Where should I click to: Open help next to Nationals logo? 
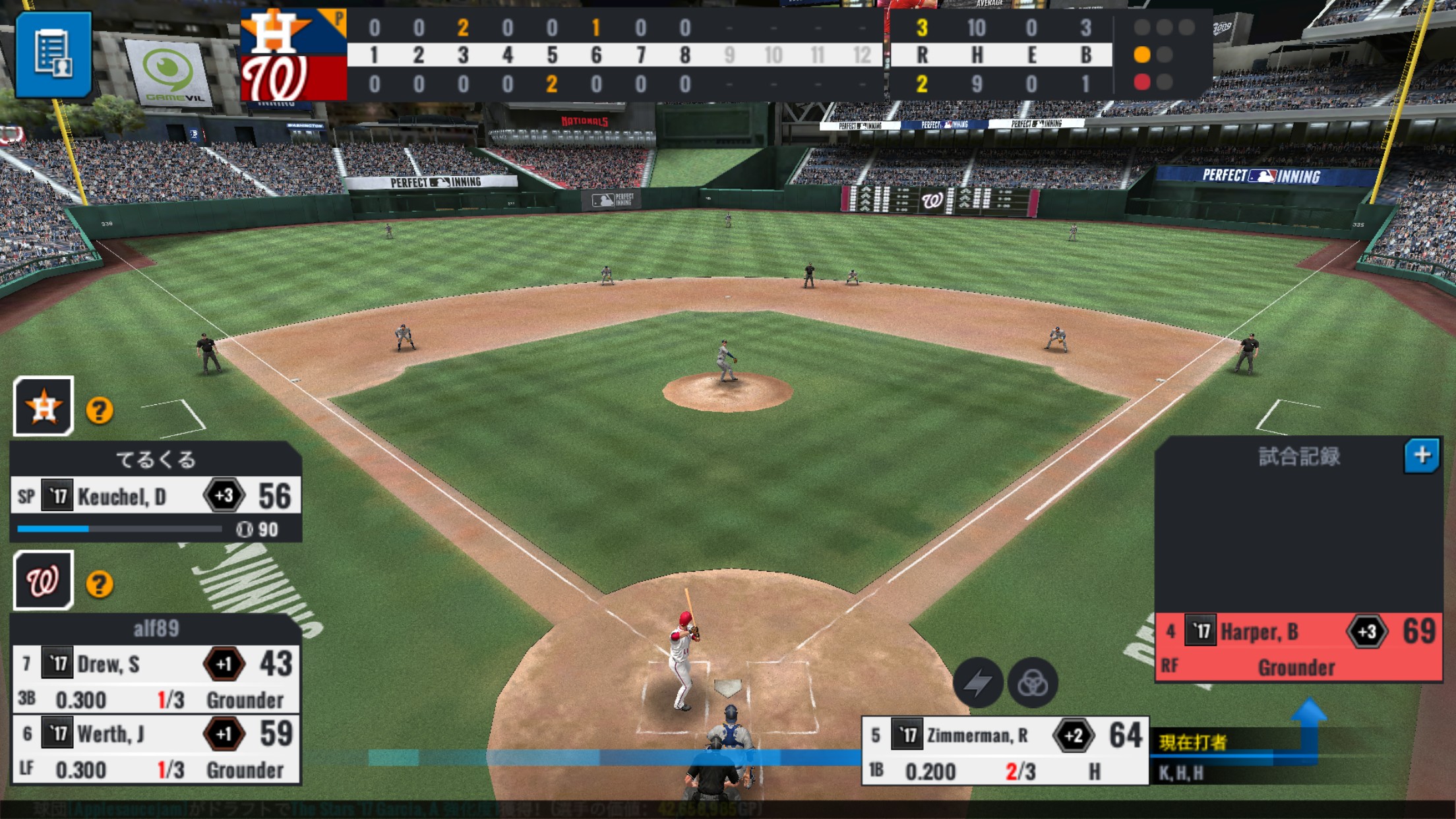click(100, 584)
